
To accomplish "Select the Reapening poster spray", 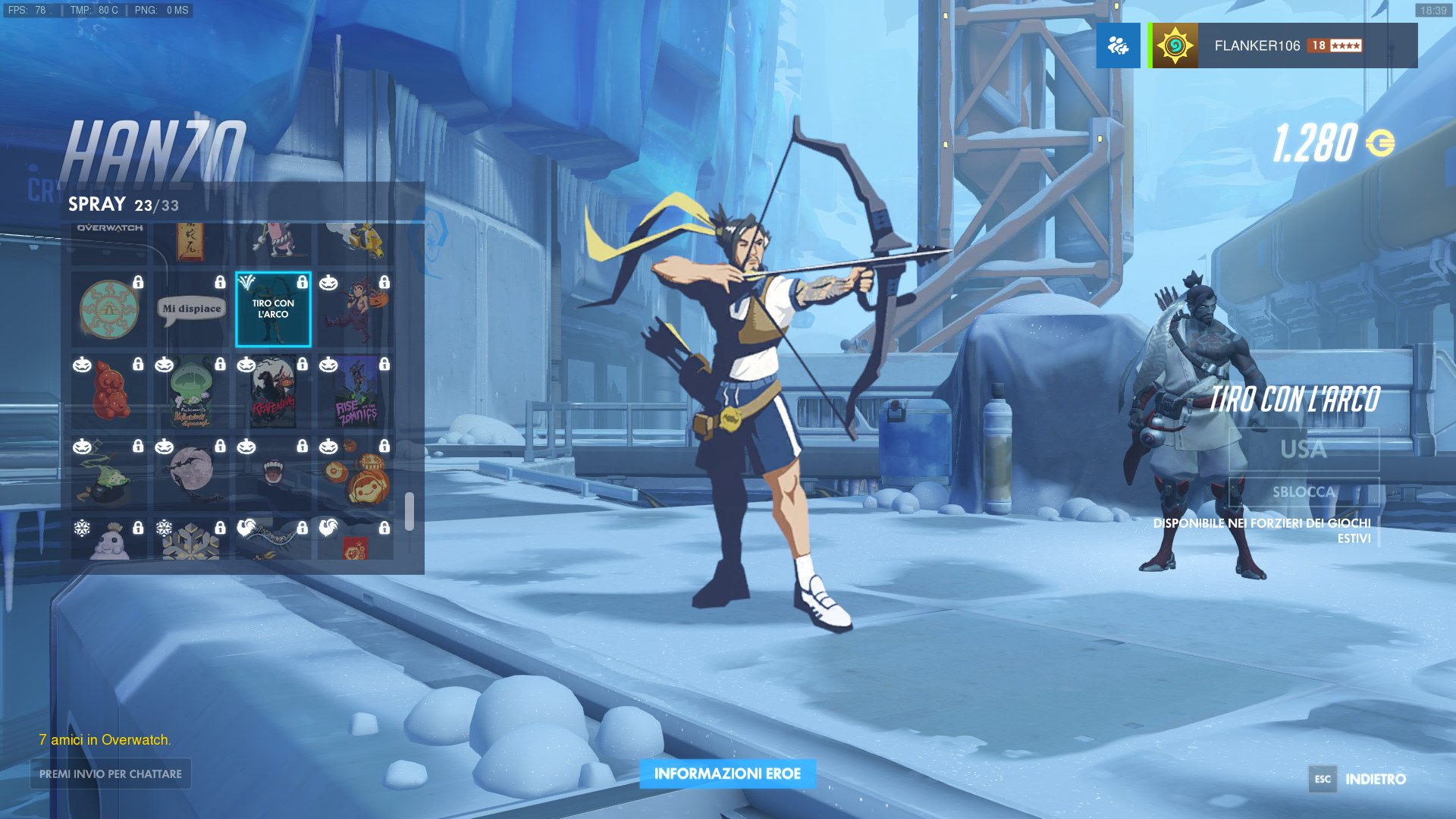I will point(273,391).
